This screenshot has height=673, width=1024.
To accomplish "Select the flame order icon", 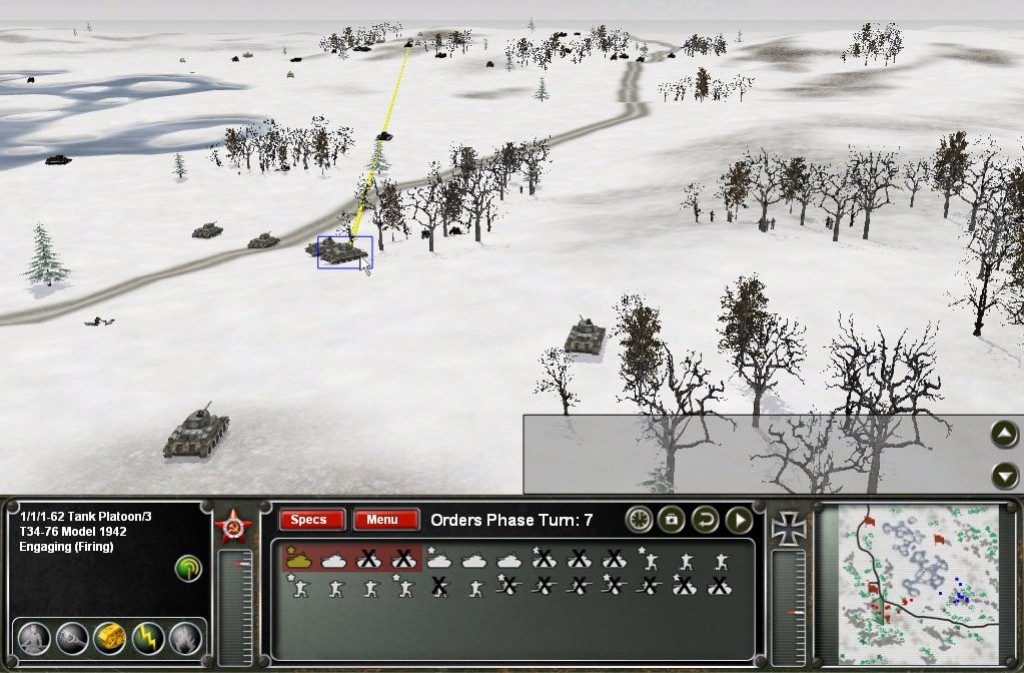I will click(185, 637).
